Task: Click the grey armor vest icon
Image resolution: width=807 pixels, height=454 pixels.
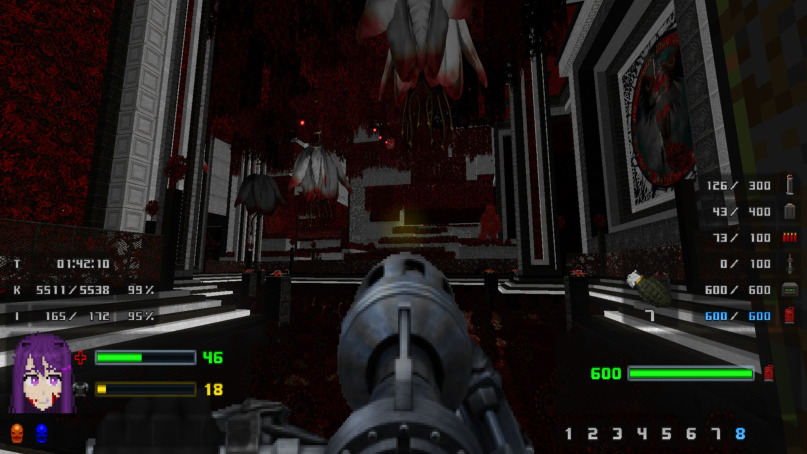Action: pyautogui.click(x=81, y=389)
